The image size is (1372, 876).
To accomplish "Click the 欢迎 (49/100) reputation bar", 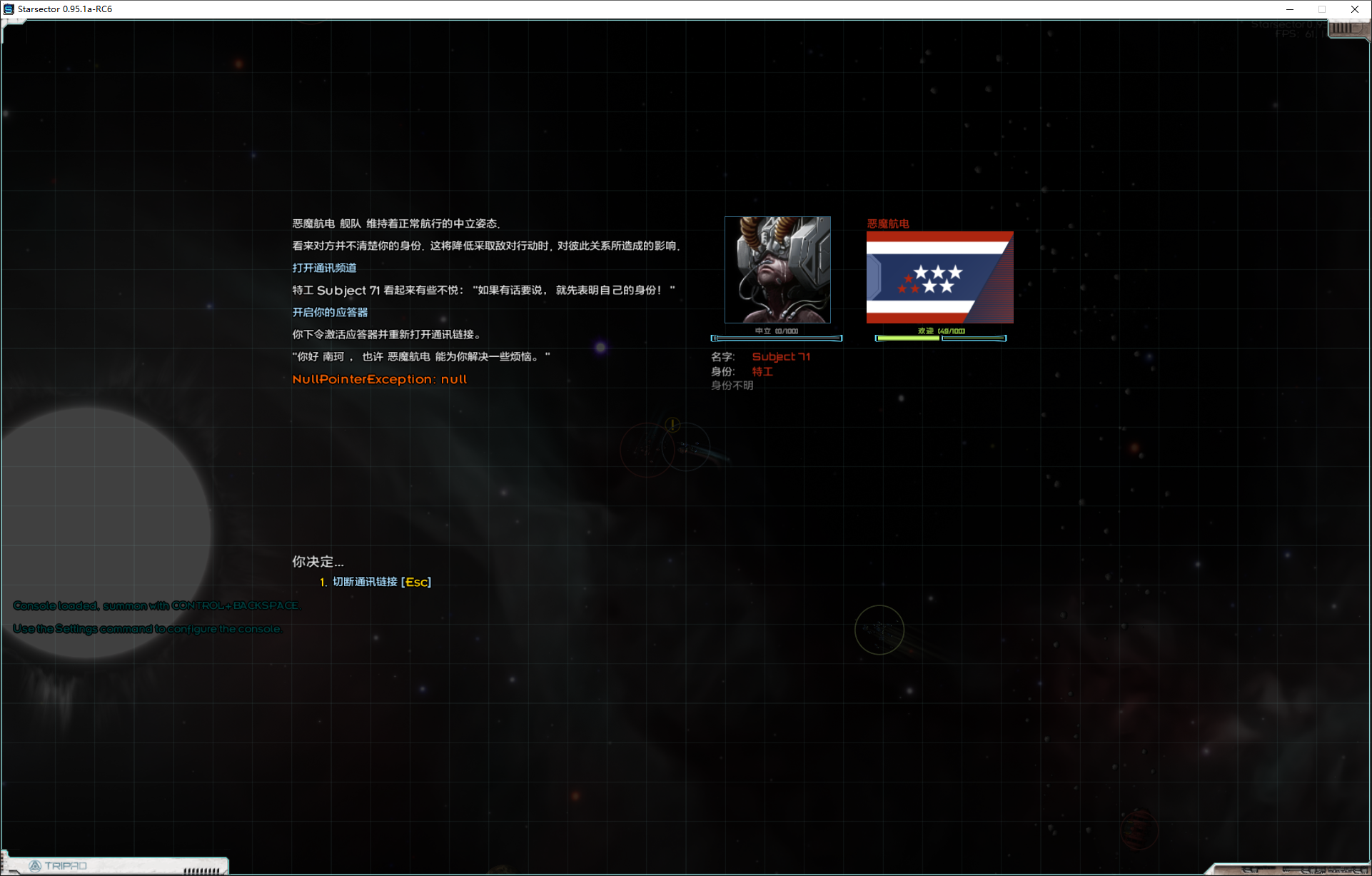I will pos(940,337).
